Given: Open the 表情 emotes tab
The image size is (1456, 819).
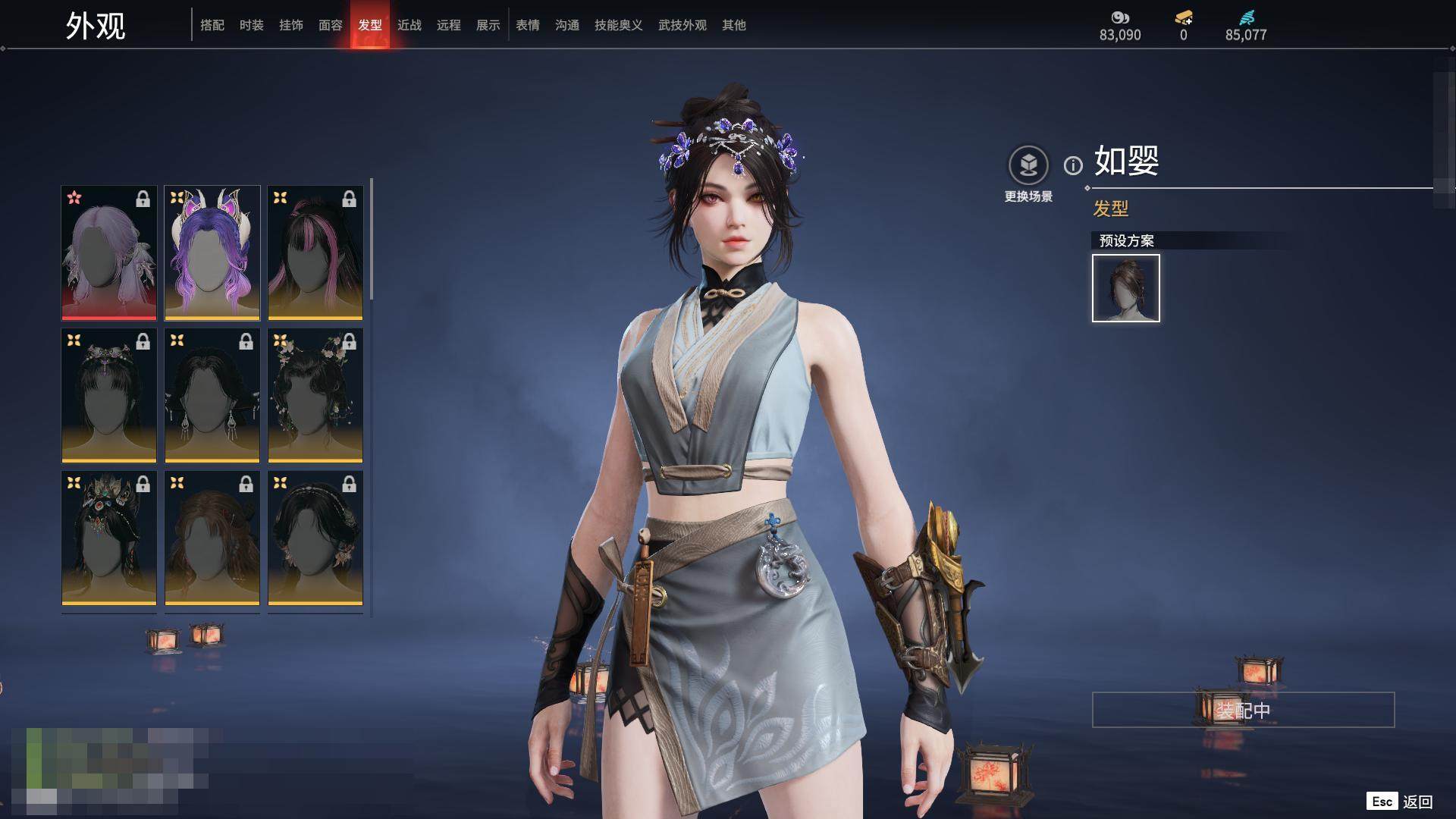Looking at the screenshot, I should [528, 25].
